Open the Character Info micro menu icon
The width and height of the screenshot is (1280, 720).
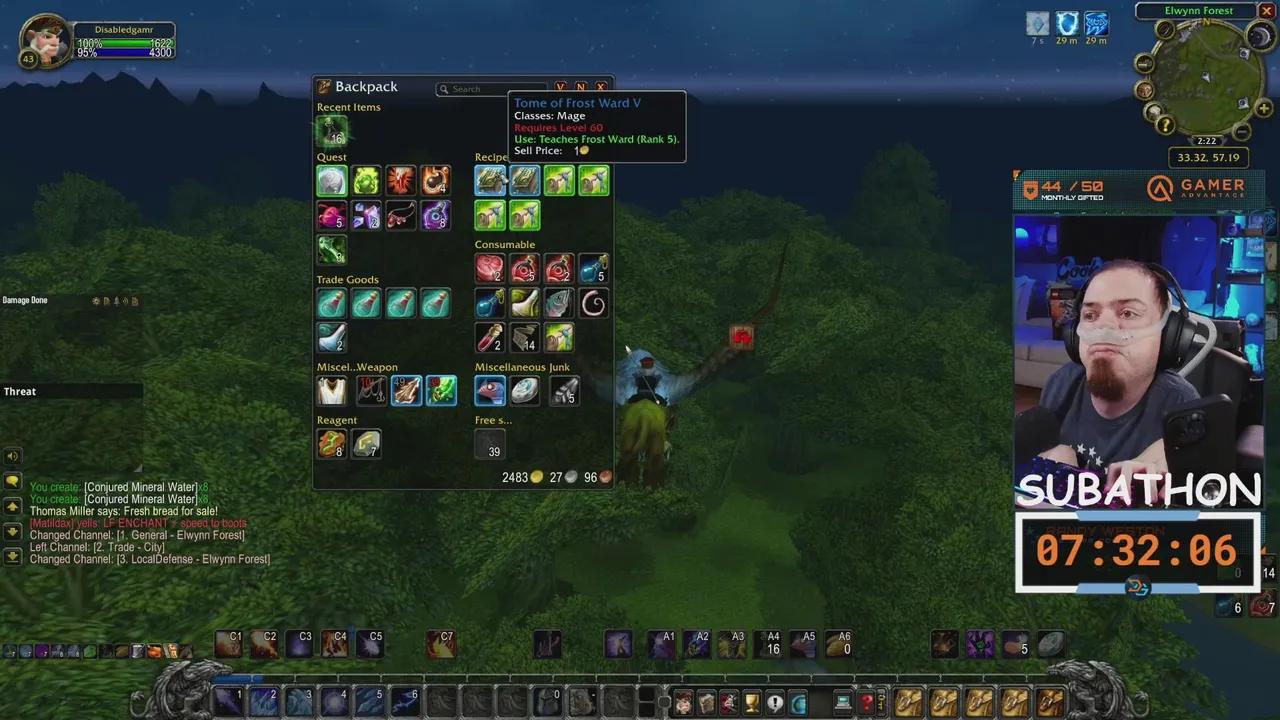click(x=683, y=703)
